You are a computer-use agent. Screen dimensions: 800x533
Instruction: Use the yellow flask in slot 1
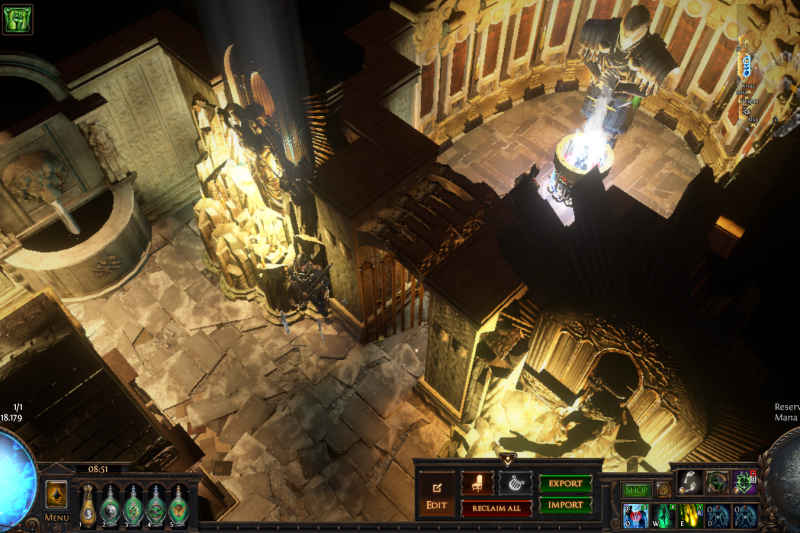[88, 505]
